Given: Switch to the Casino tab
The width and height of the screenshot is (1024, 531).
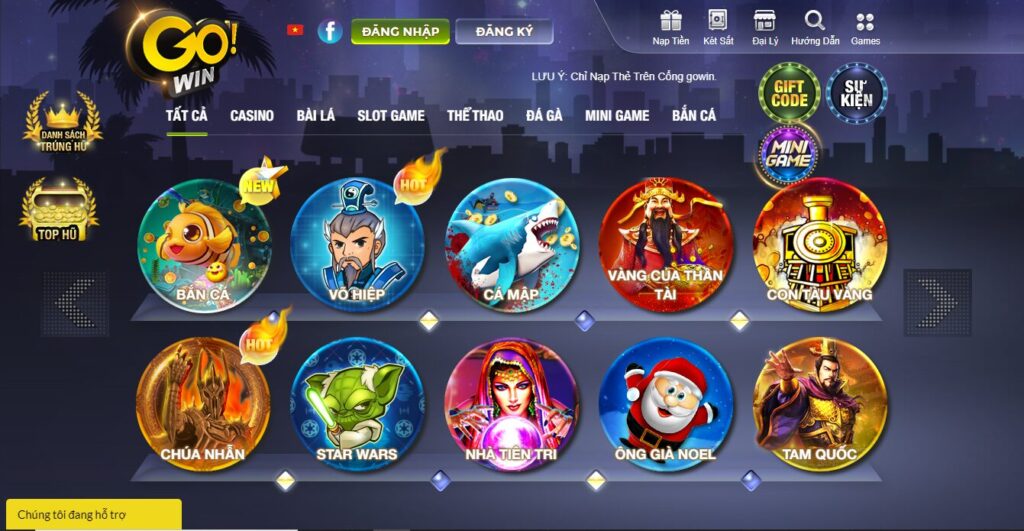Looking at the screenshot, I should pos(252,116).
